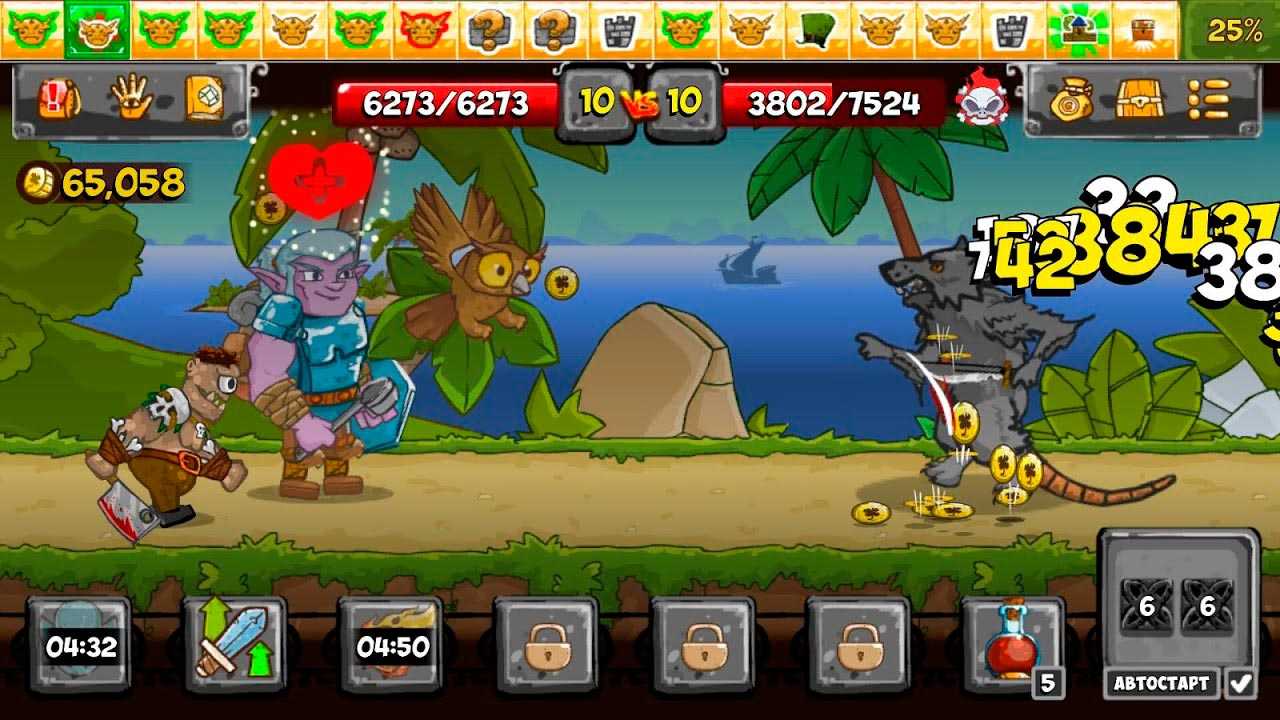Select the red goblin stage marker
The image size is (1280, 720).
(x=423, y=30)
